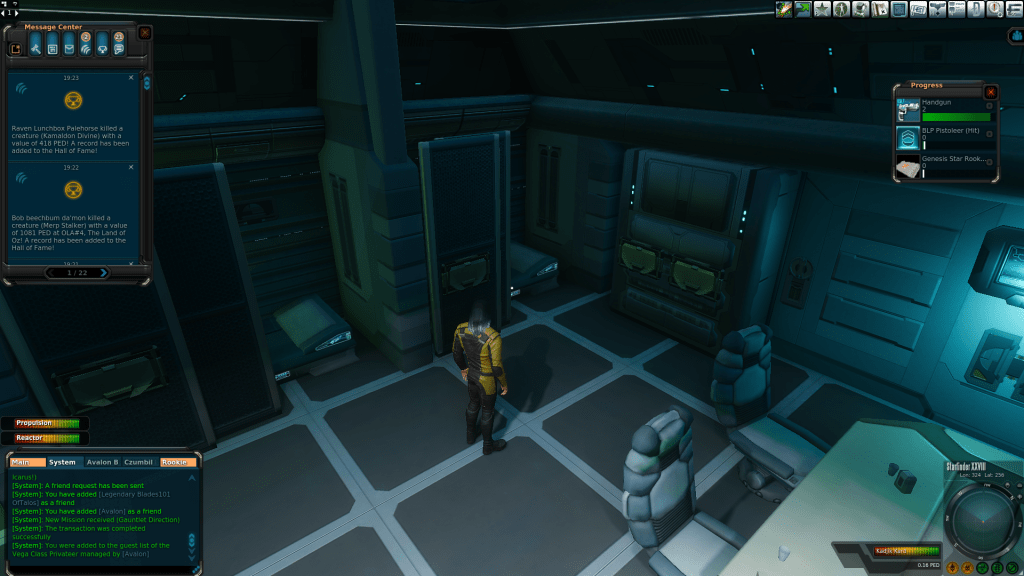
Task: Select the envelope mail filter in Message Center
Action: click(69, 45)
